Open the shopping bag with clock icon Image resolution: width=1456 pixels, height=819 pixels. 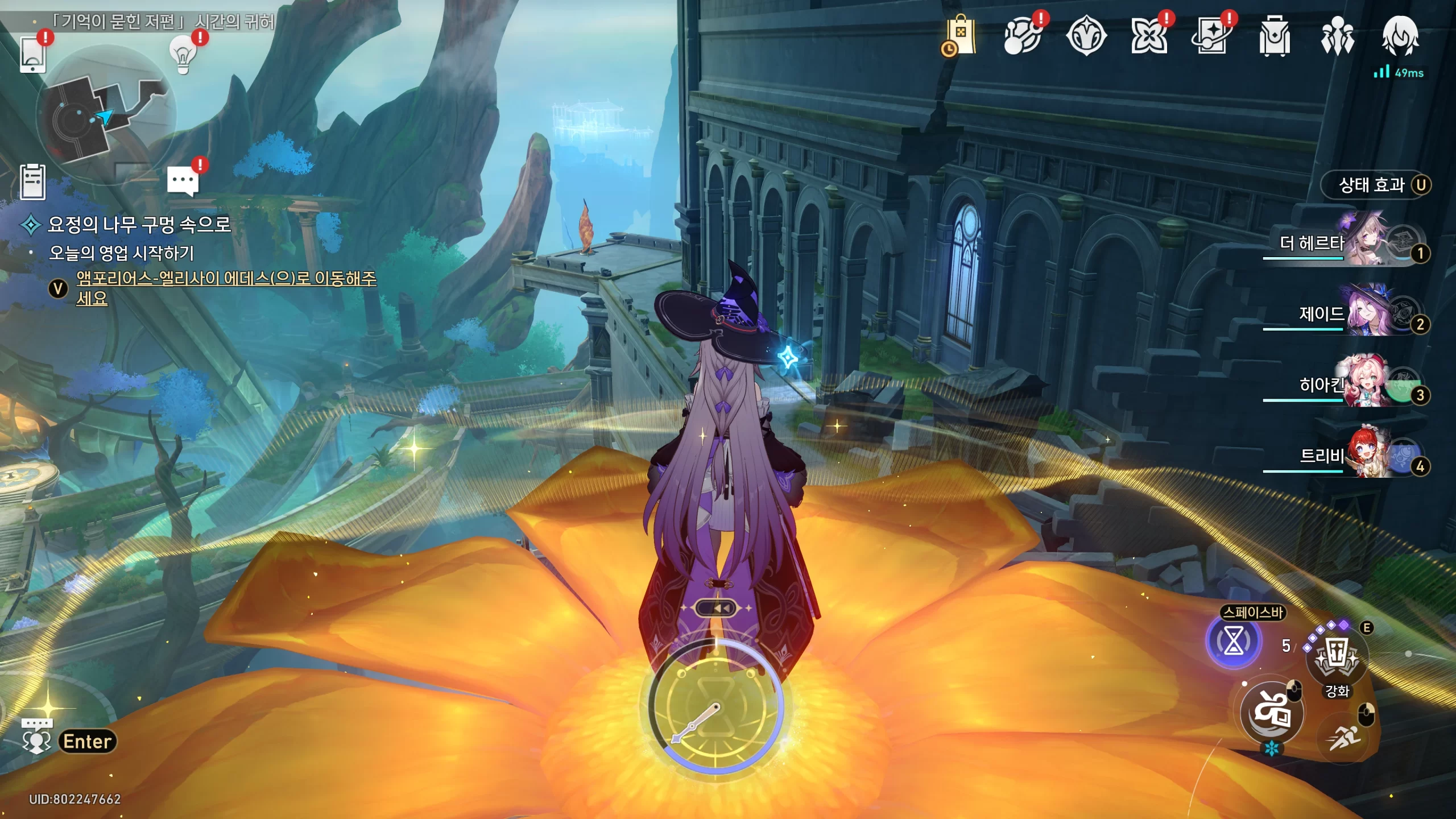point(960,36)
